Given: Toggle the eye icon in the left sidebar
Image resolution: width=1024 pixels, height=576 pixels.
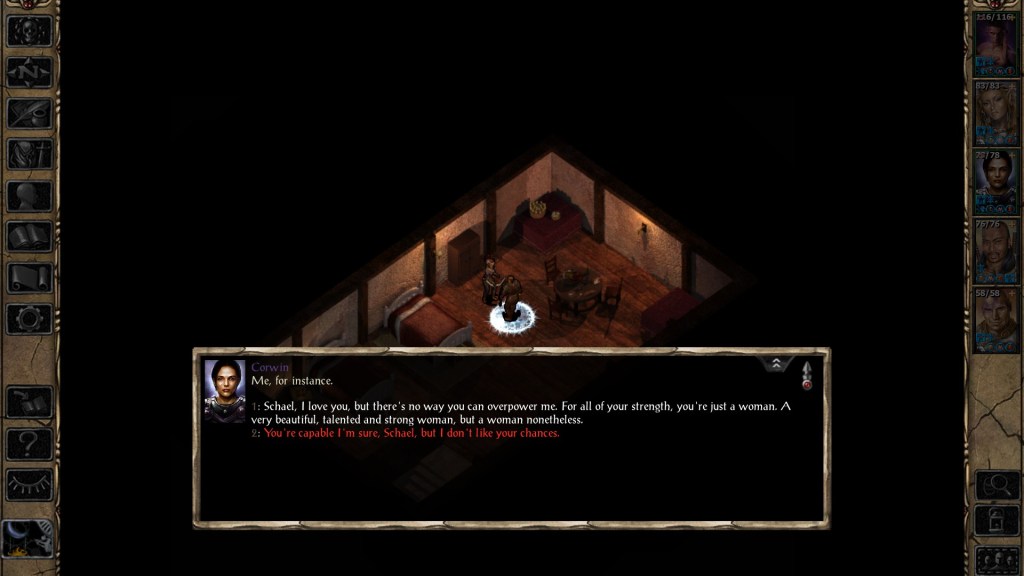Looking at the screenshot, I should pyautogui.click(x=28, y=484).
